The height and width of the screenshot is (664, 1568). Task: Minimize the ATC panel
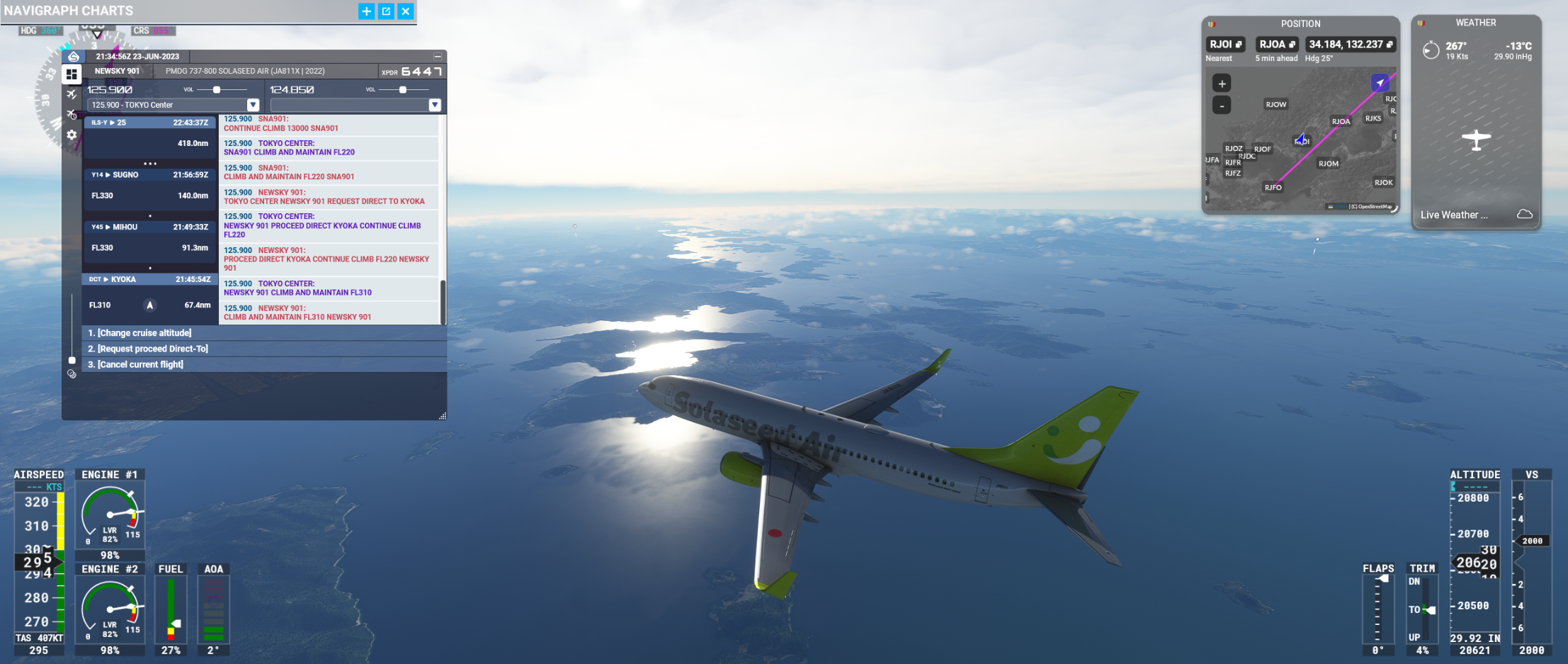[437, 57]
